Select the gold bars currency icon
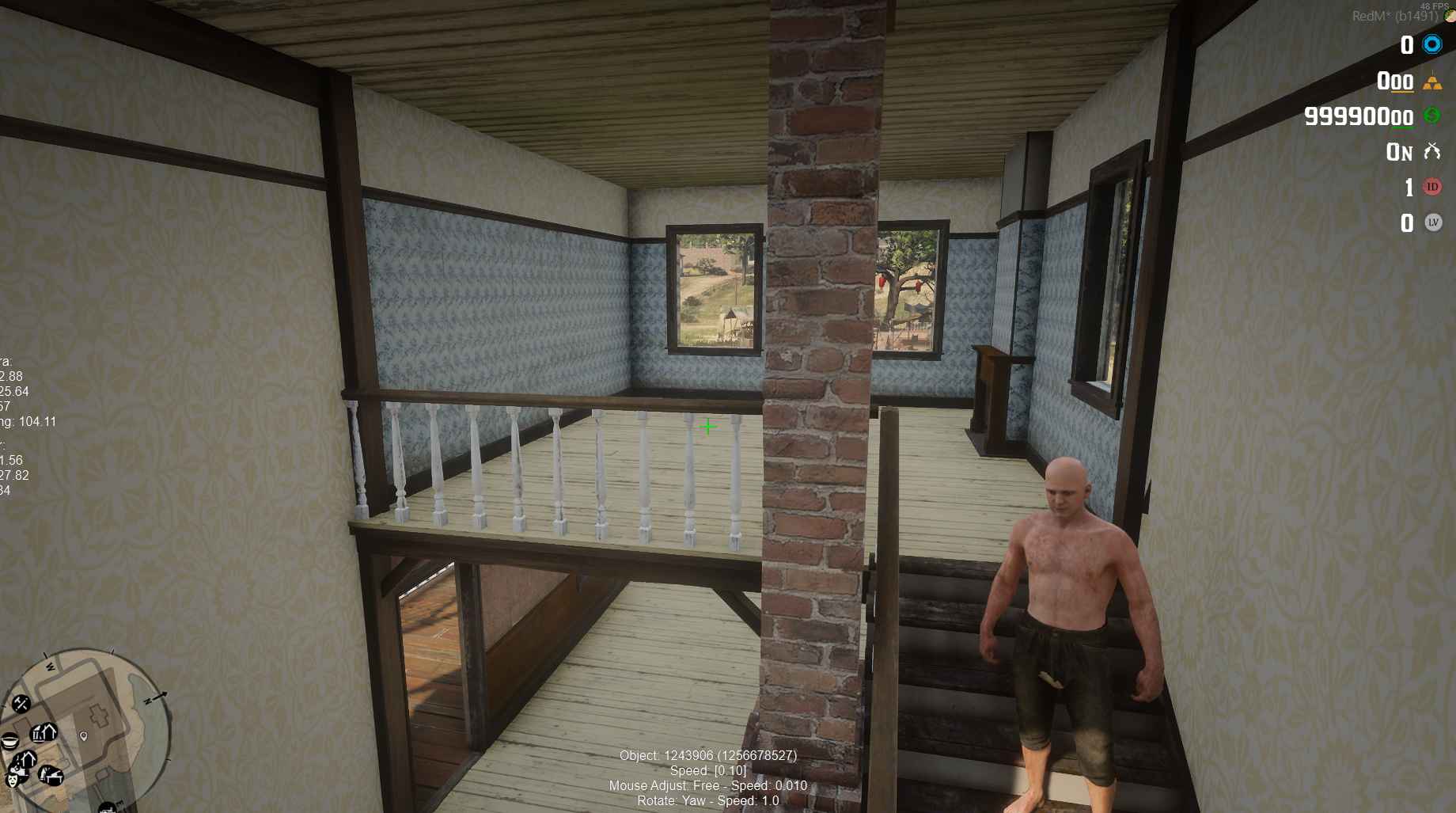Screen dimensions: 1456x813 click(x=1432, y=82)
